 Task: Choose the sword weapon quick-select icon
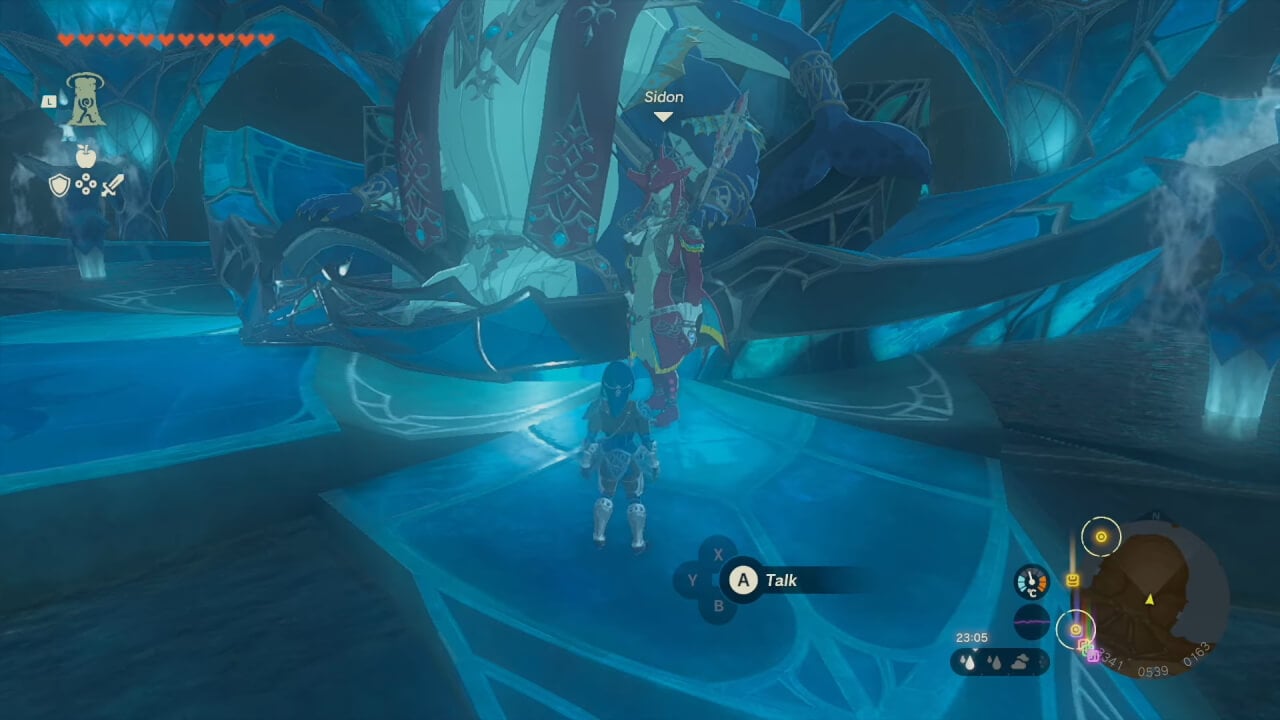112,185
